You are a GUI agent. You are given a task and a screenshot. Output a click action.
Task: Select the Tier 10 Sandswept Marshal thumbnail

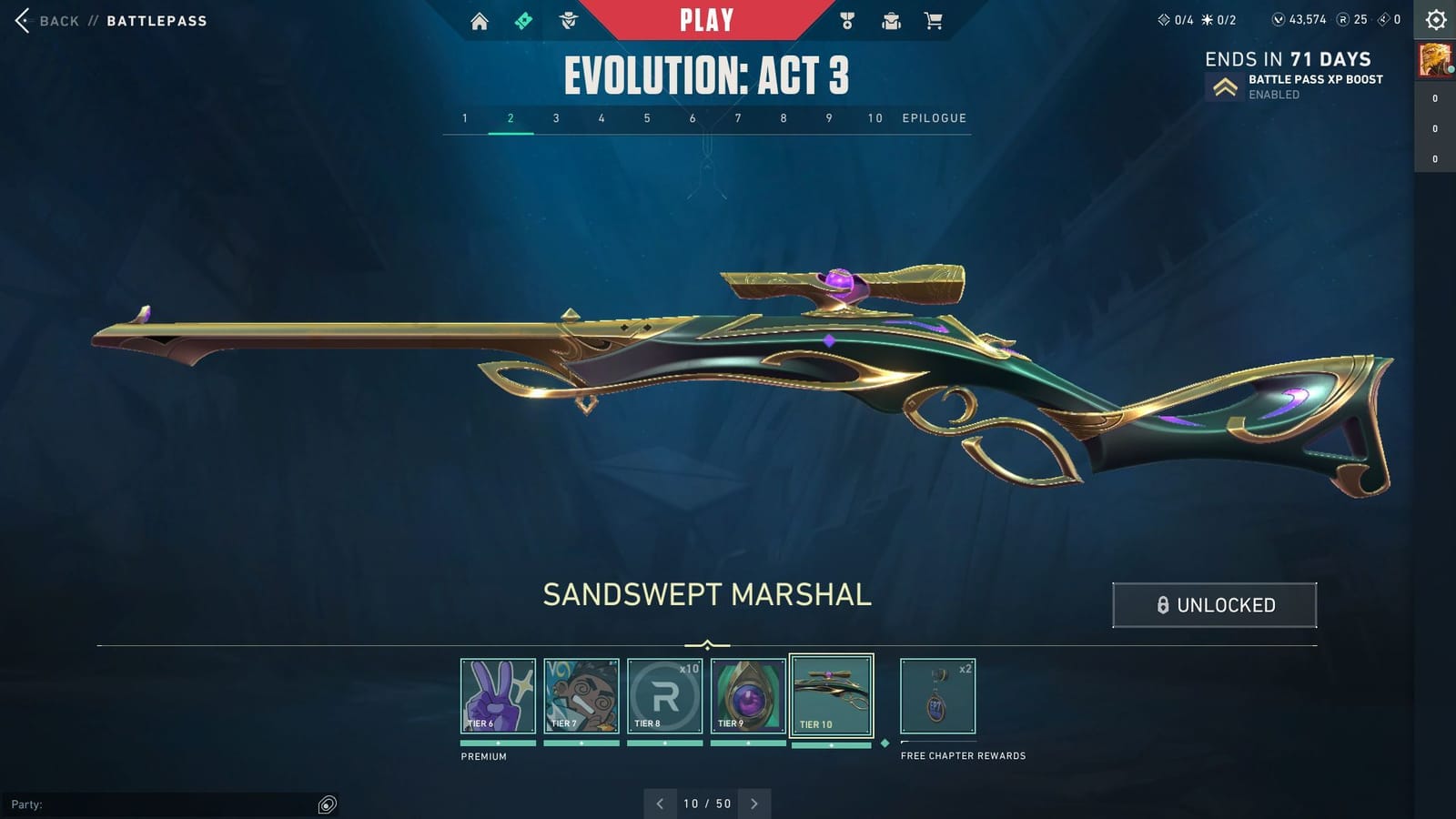click(832, 694)
